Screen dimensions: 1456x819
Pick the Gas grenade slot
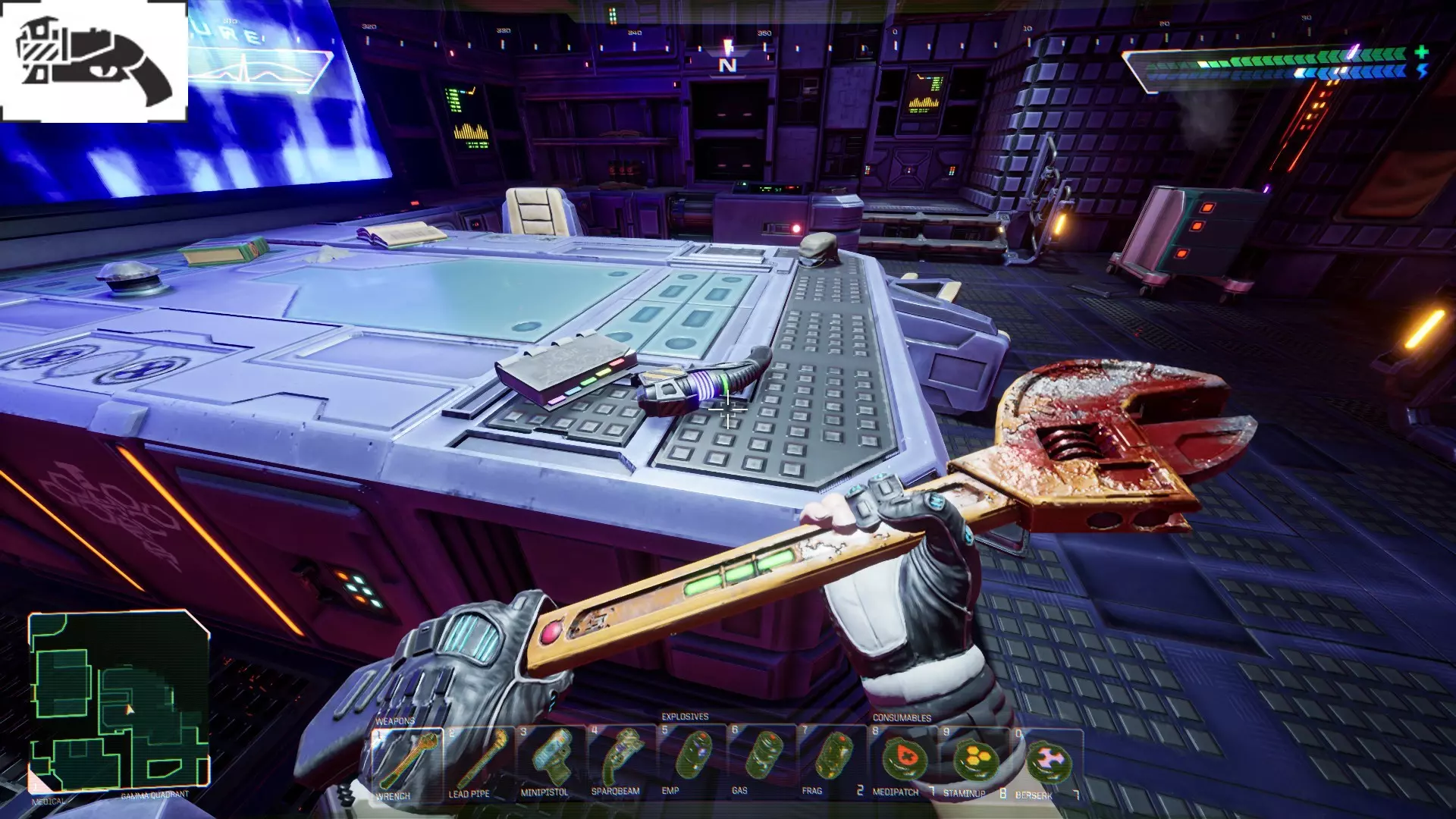point(762,761)
